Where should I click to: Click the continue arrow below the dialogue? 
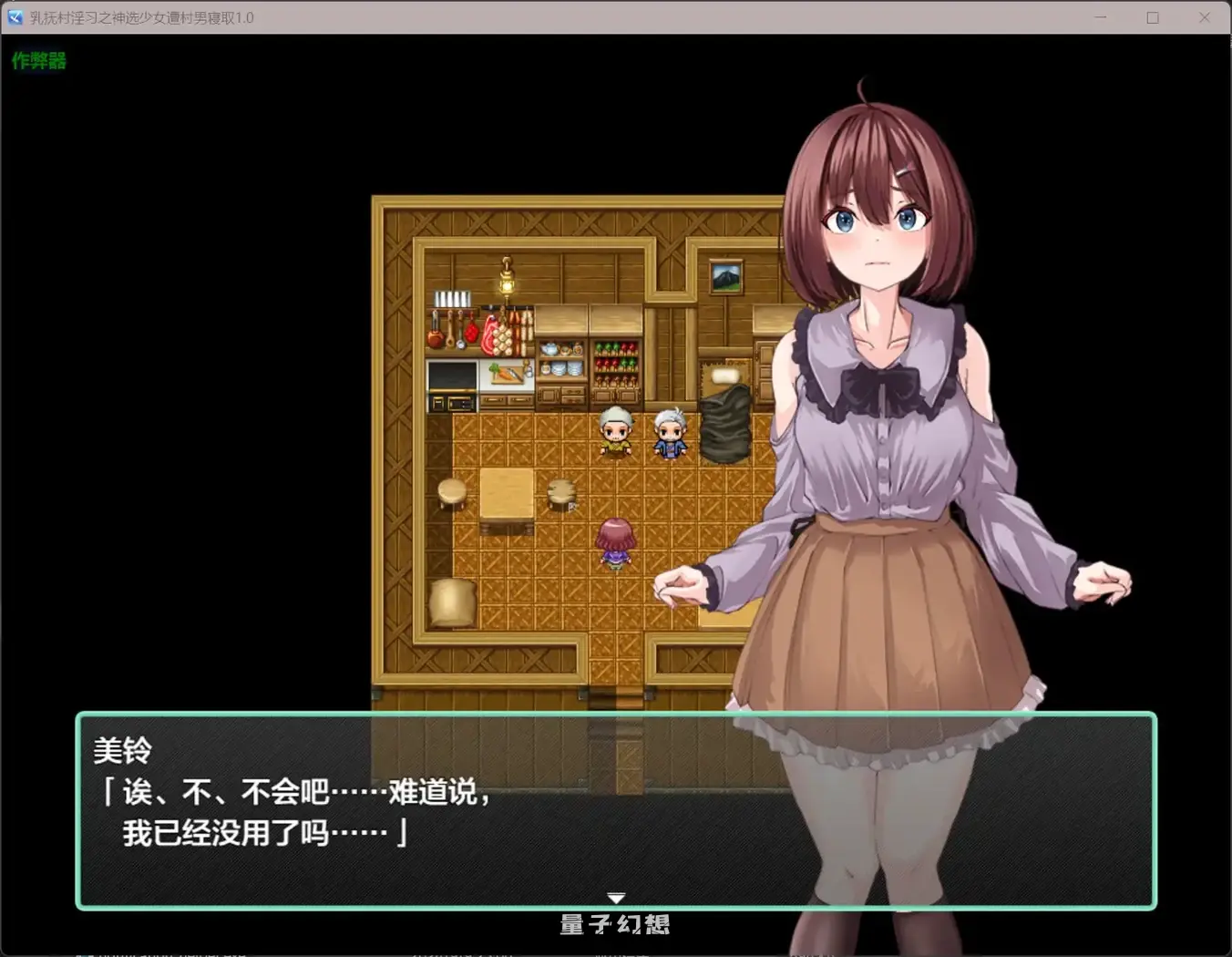point(616,897)
